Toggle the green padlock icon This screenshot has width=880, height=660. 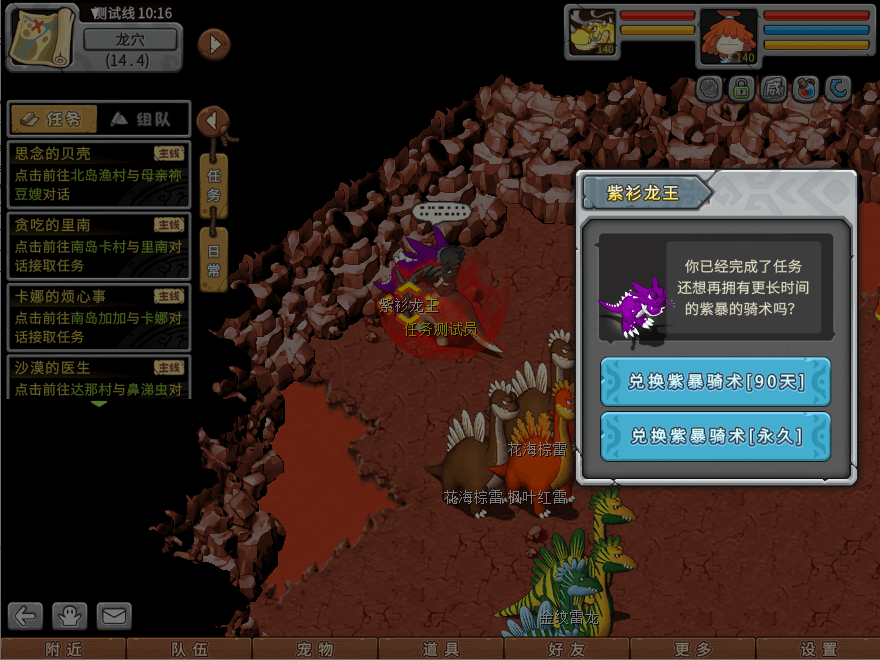coord(741,89)
